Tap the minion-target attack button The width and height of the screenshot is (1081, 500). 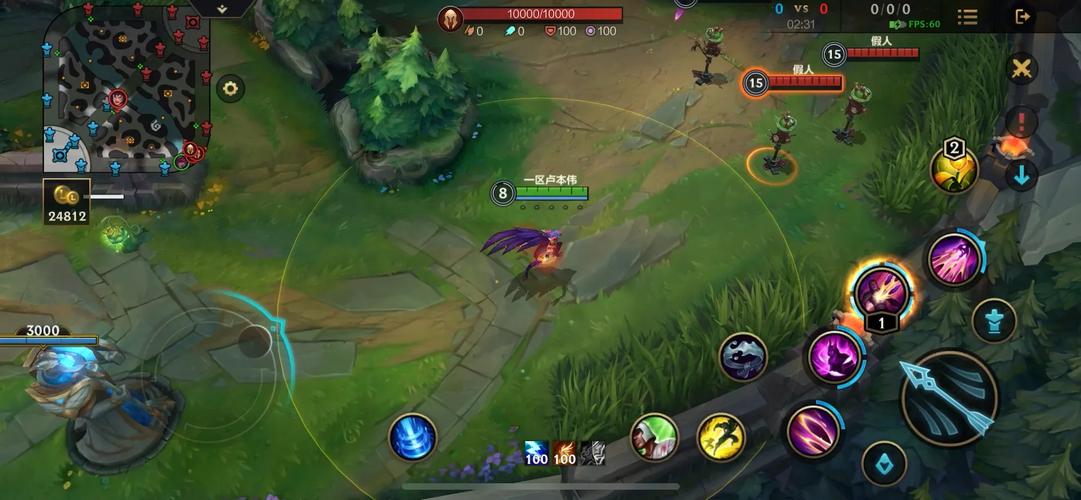884,463
